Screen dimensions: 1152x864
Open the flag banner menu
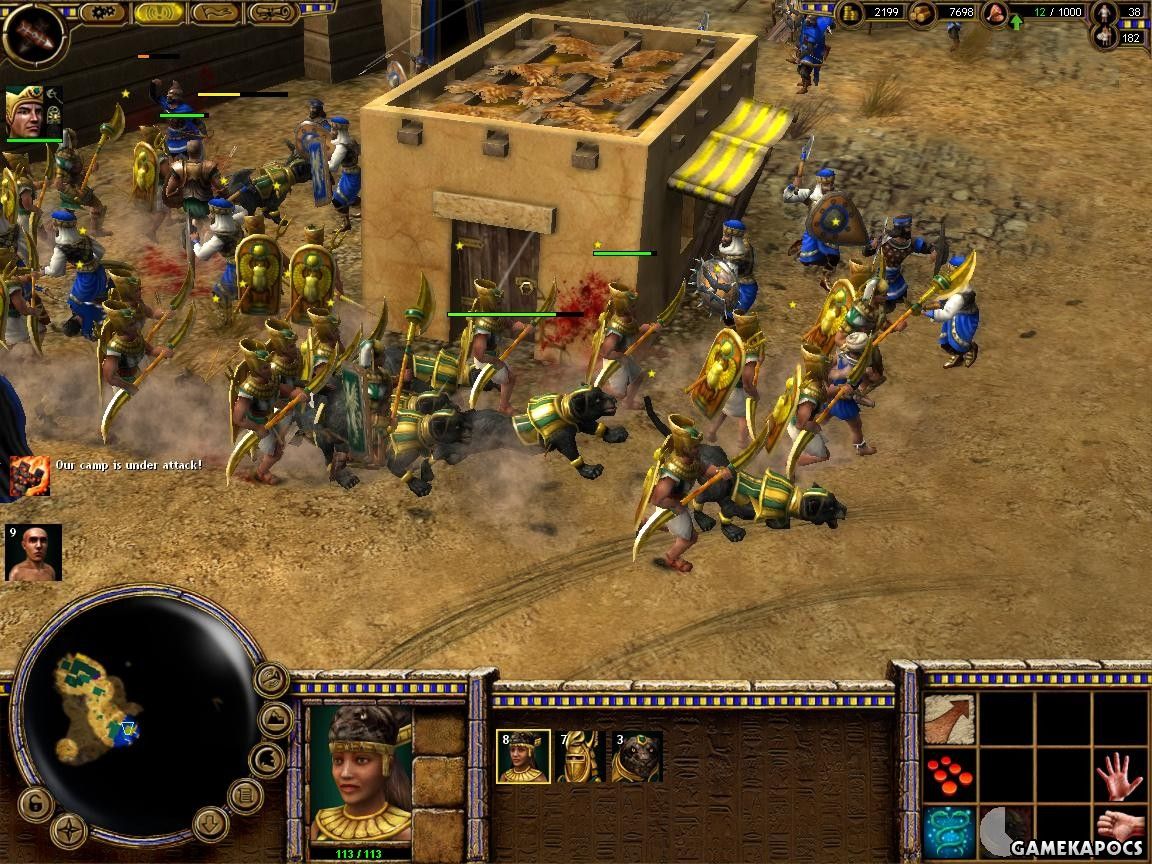(x=214, y=13)
